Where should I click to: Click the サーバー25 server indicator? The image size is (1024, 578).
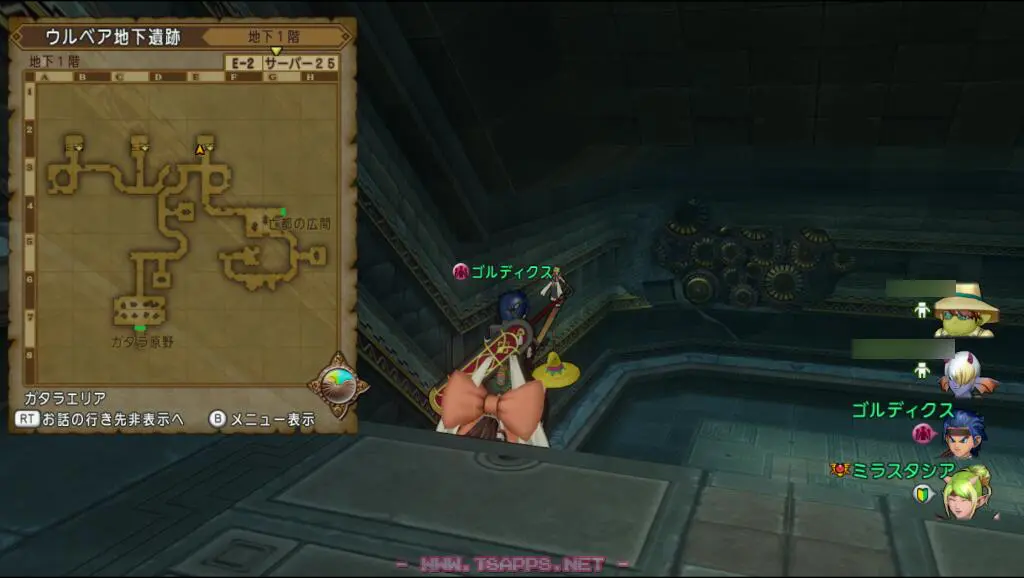pos(300,62)
